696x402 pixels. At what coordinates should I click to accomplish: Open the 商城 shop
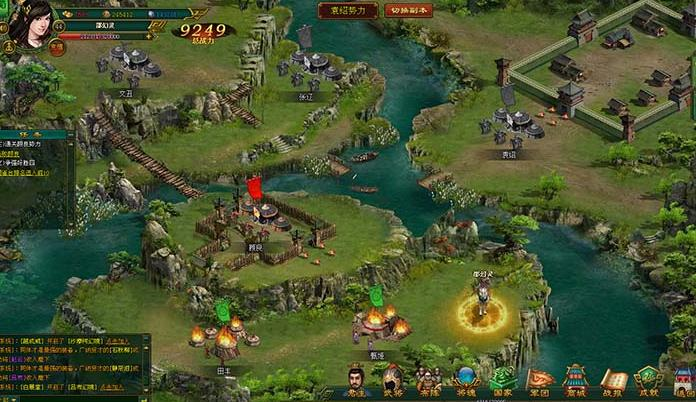(x=575, y=381)
